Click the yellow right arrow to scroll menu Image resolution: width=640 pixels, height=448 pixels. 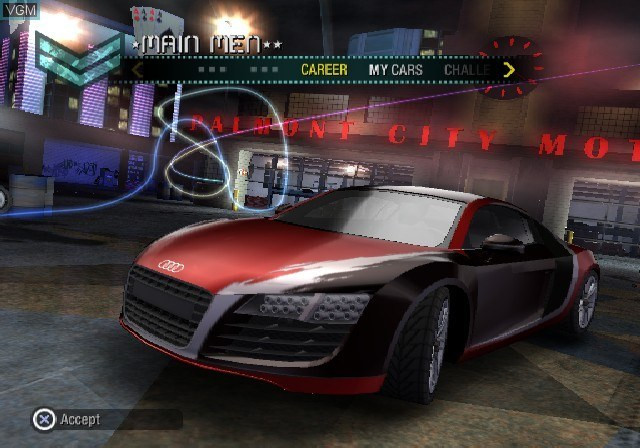click(509, 70)
